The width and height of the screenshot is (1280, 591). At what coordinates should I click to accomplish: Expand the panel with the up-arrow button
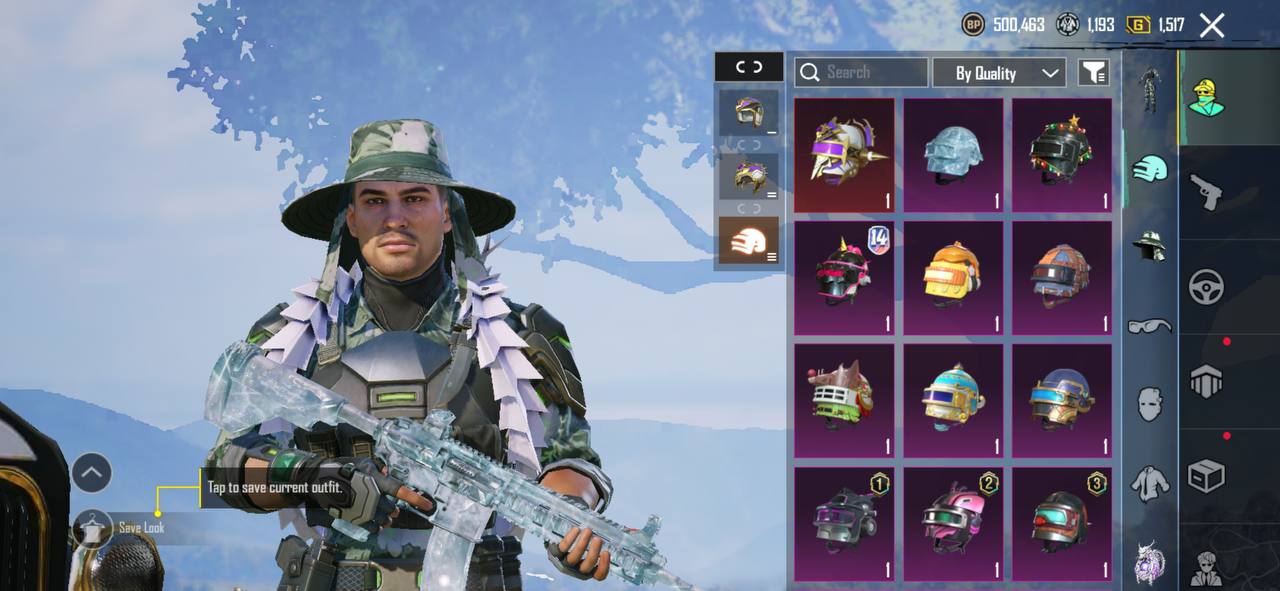[91, 472]
